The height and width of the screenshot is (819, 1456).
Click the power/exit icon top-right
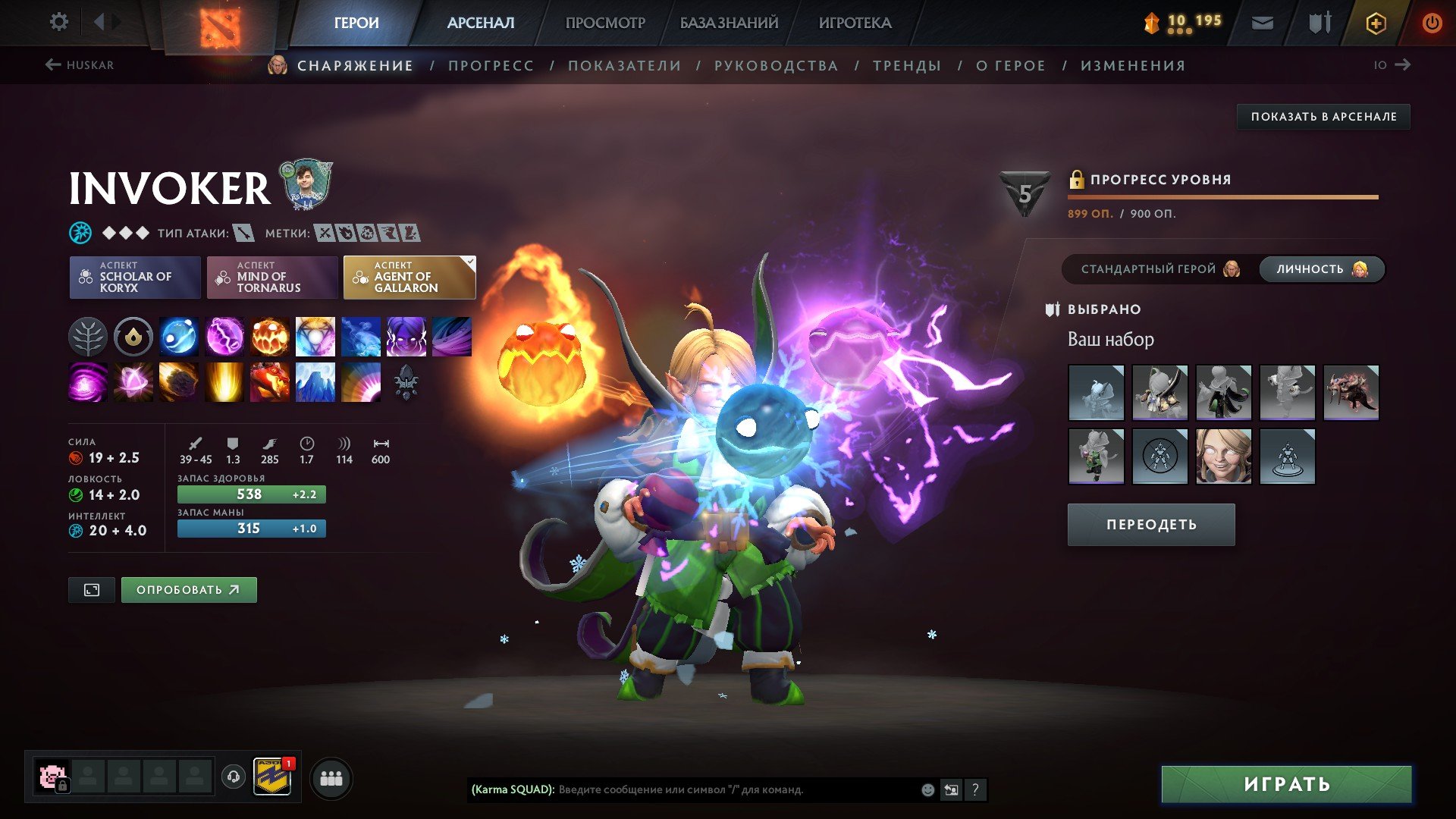pyautogui.click(x=1432, y=22)
